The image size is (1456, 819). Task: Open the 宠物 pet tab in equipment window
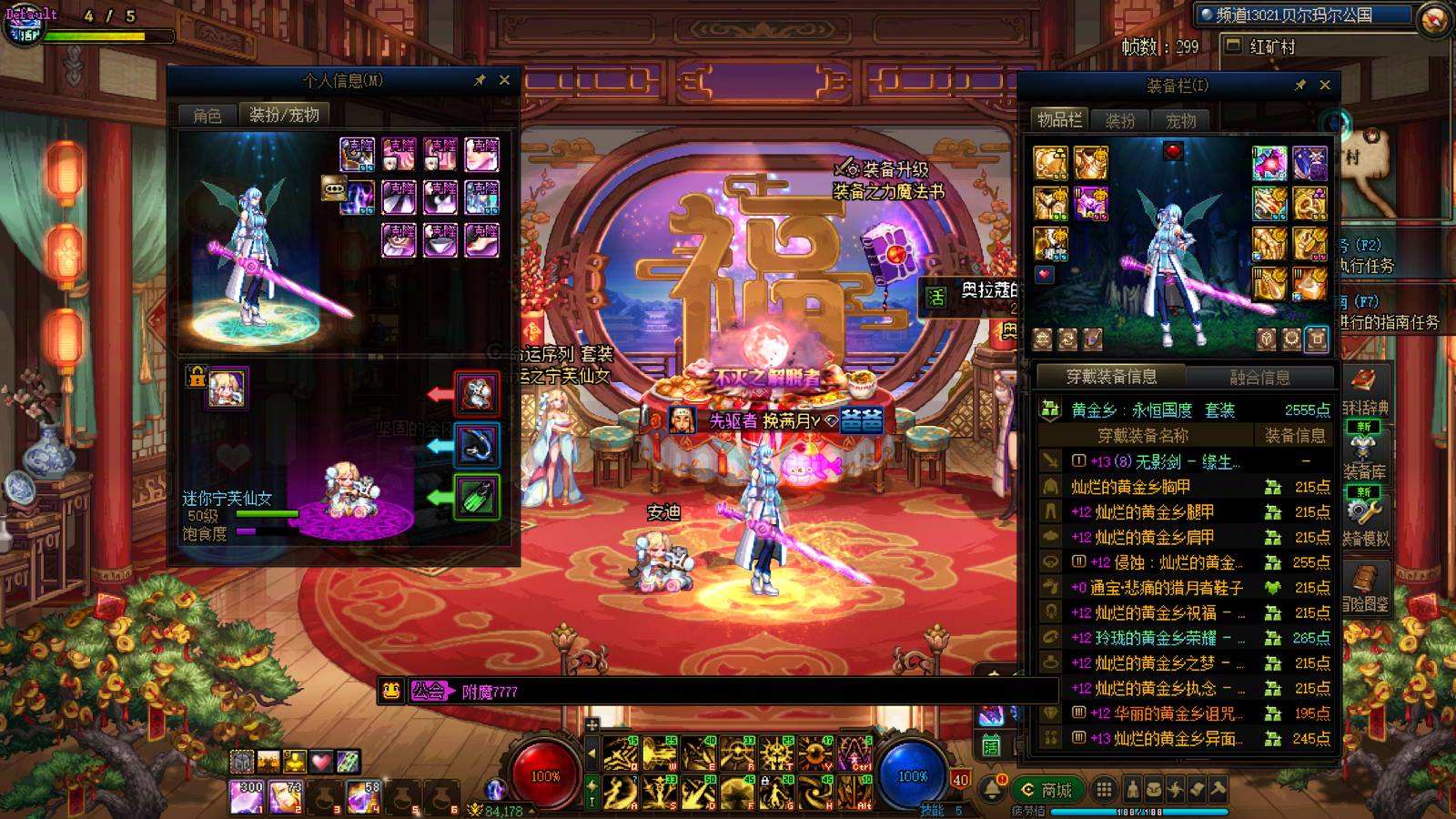pos(1181,121)
